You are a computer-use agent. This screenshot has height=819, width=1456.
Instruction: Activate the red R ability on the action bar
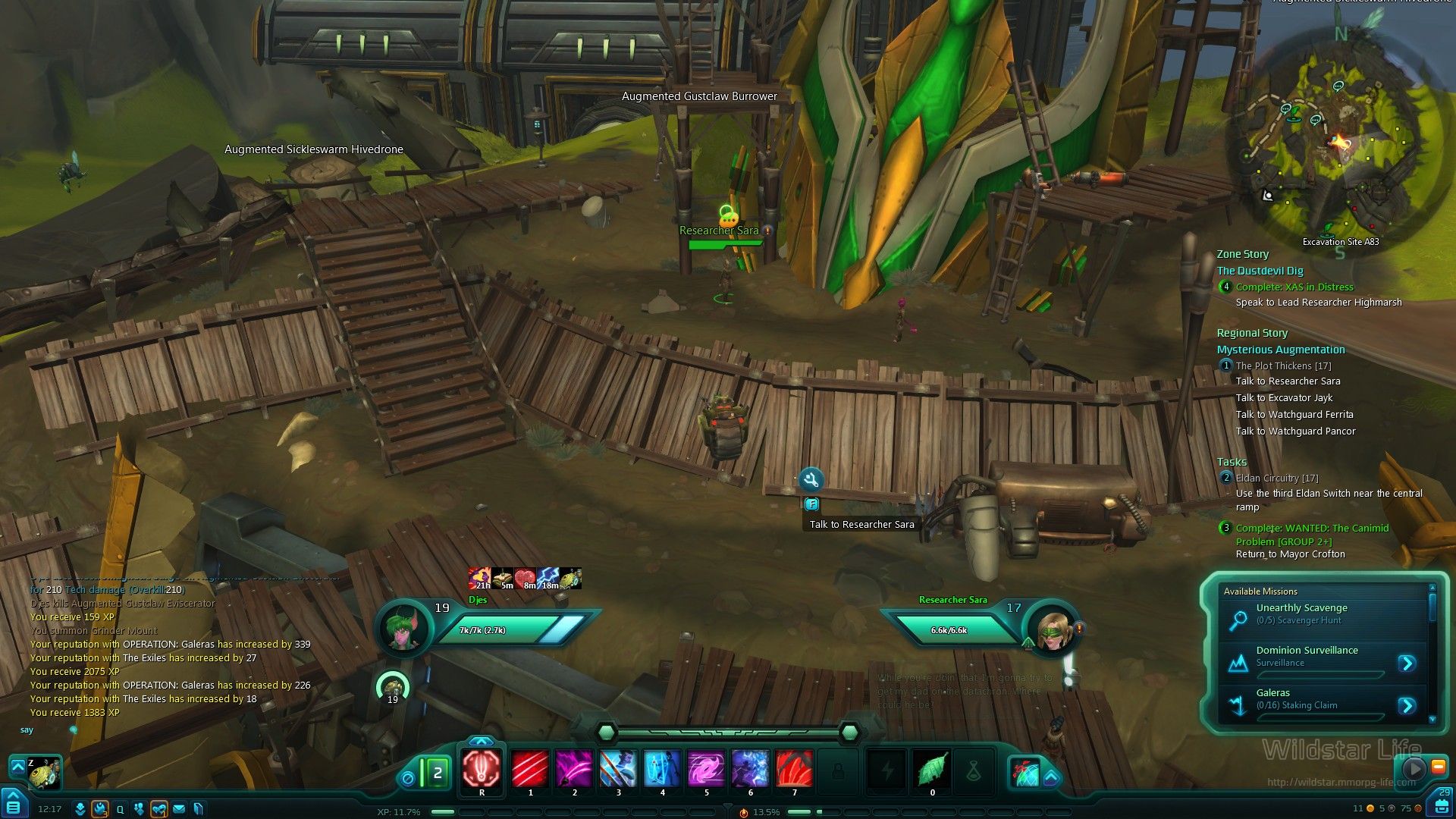[x=482, y=770]
